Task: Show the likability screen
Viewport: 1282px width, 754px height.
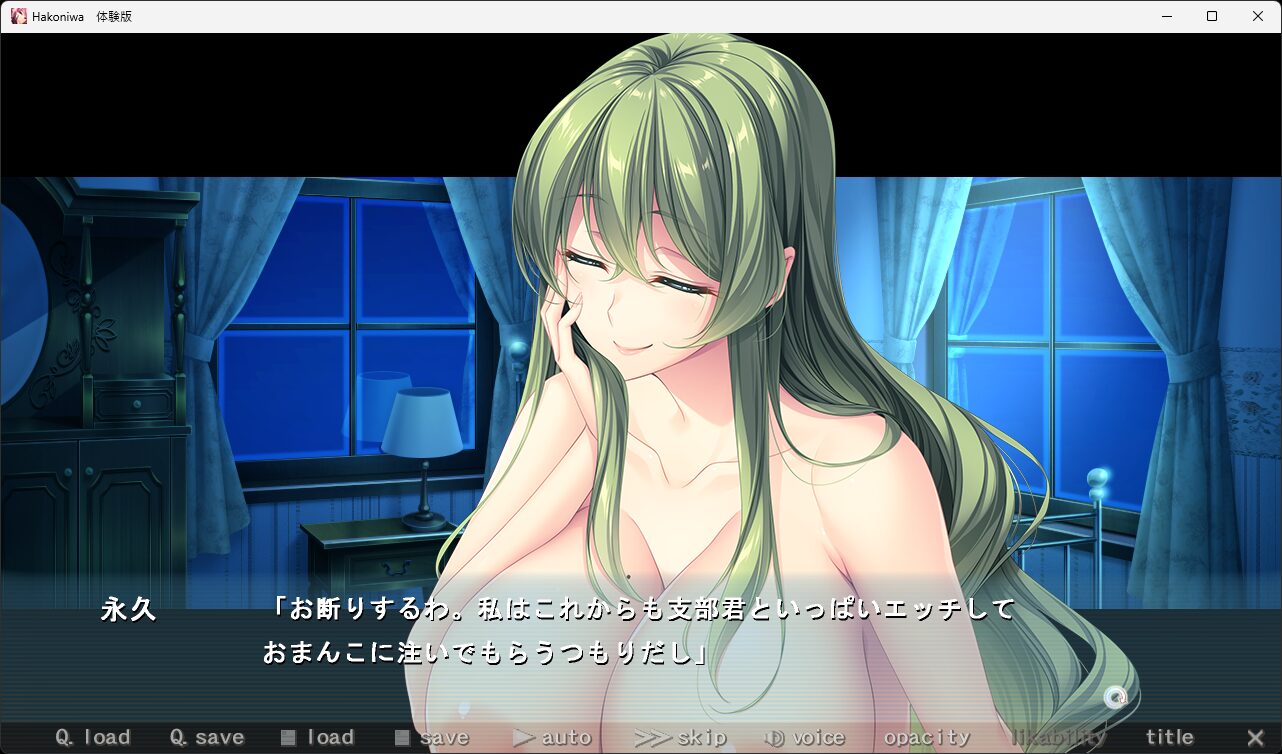Action: tap(1059, 738)
